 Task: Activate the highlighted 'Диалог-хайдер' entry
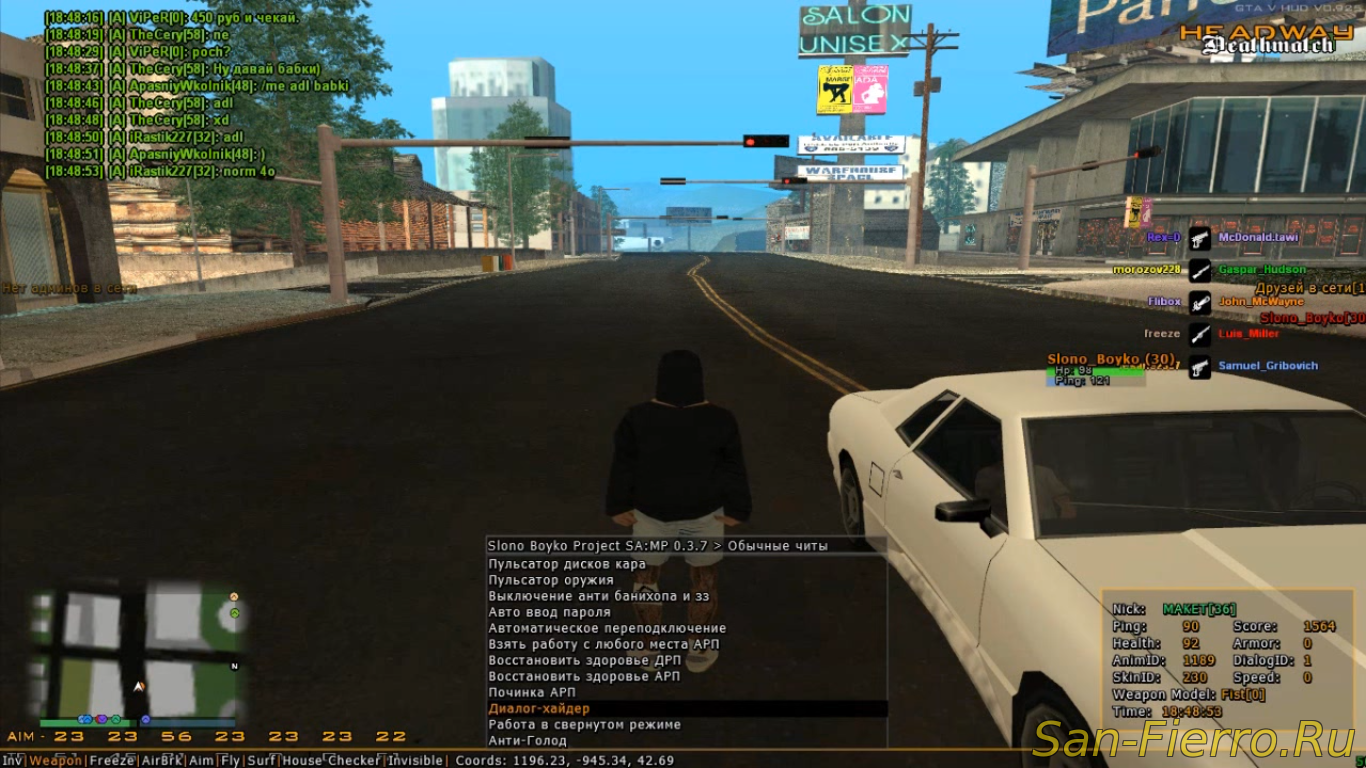pyautogui.click(x=538, y=708)
